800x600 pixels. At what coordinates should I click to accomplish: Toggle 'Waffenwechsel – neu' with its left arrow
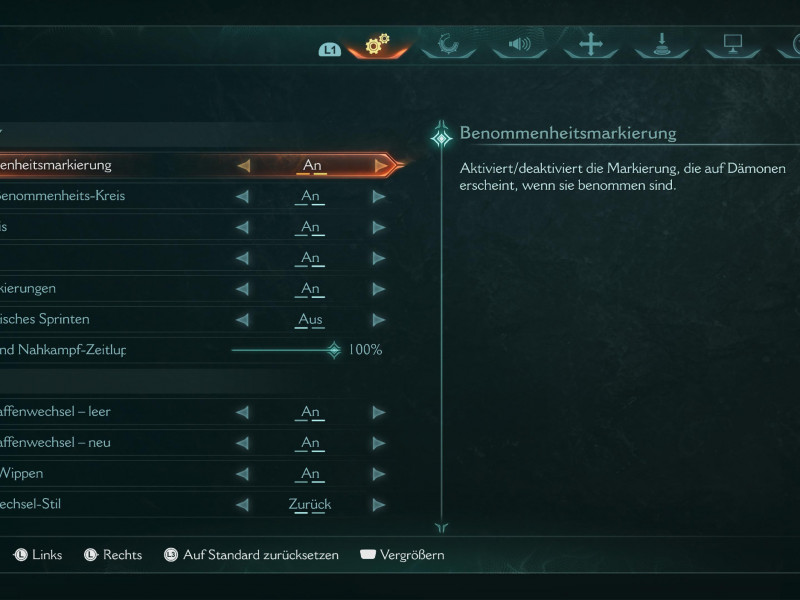click(242, 443)
